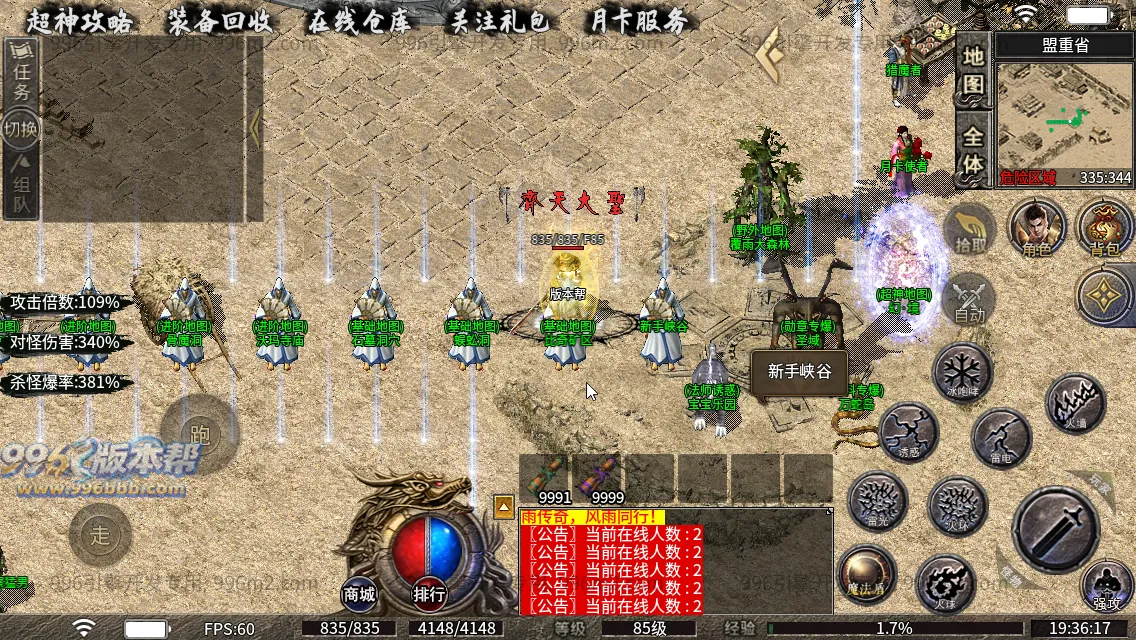Open the 角色 character panel
This screenshot has width=1136, height=640.
tap(1037, 227)
